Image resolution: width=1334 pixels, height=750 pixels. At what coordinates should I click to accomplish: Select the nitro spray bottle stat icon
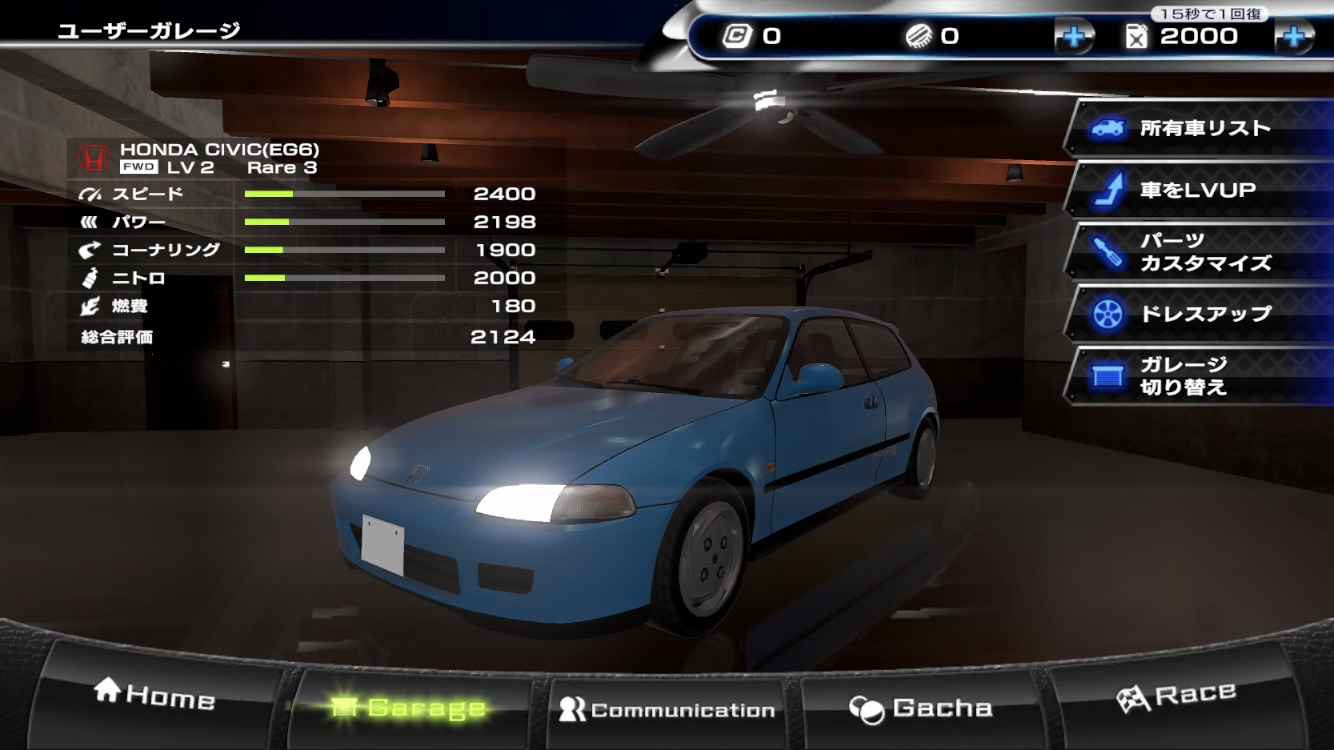tap(89, 278)
